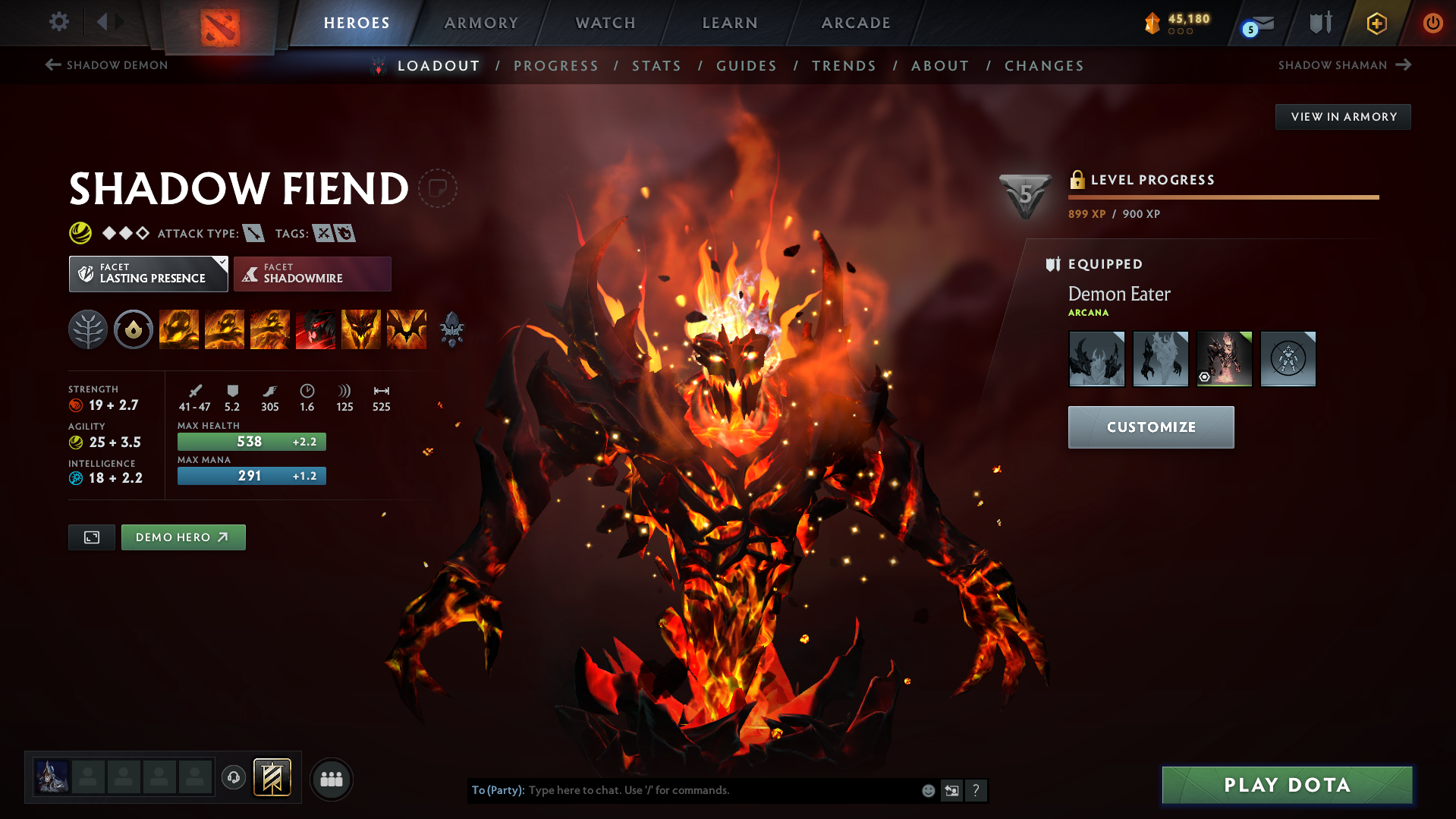Select the innate ability droplet icon
This screenshot has height=819, width=1456.
pyautogui.click(x=134, y=329)
